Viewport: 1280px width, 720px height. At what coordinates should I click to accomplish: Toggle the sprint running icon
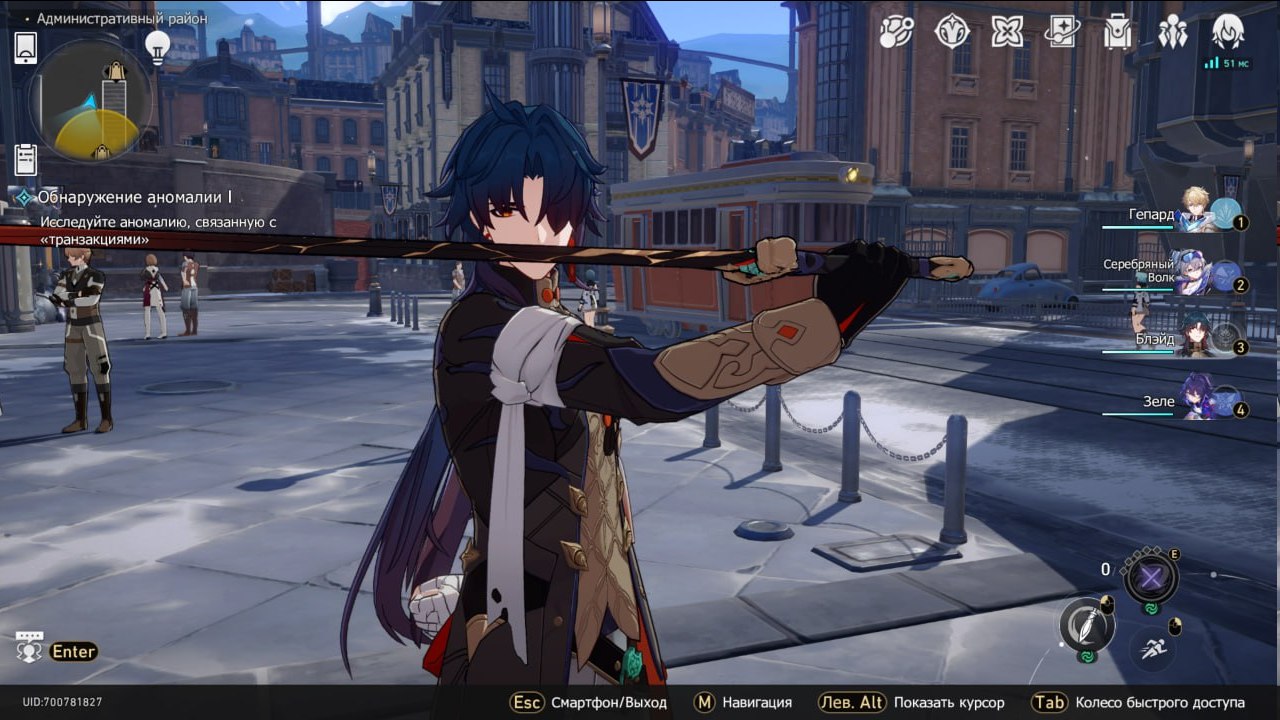pos(1152,647)
